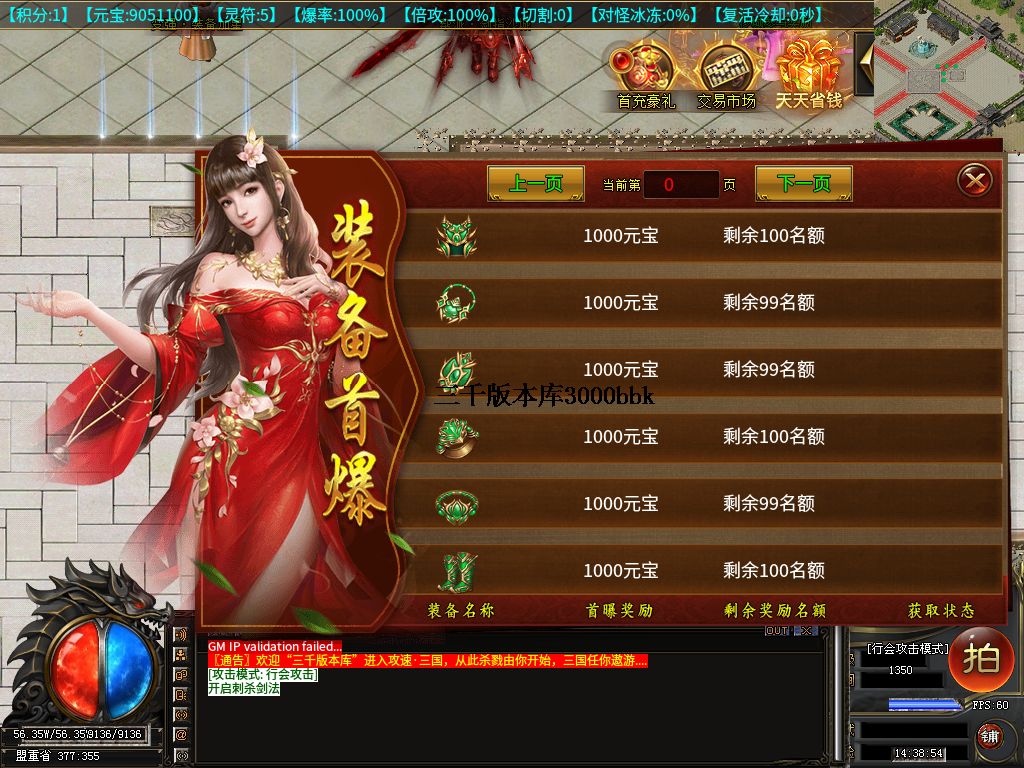This screenshot has width=1024, height=768.
Task: Click the minimap in the corner
Action: click(948, 70)
